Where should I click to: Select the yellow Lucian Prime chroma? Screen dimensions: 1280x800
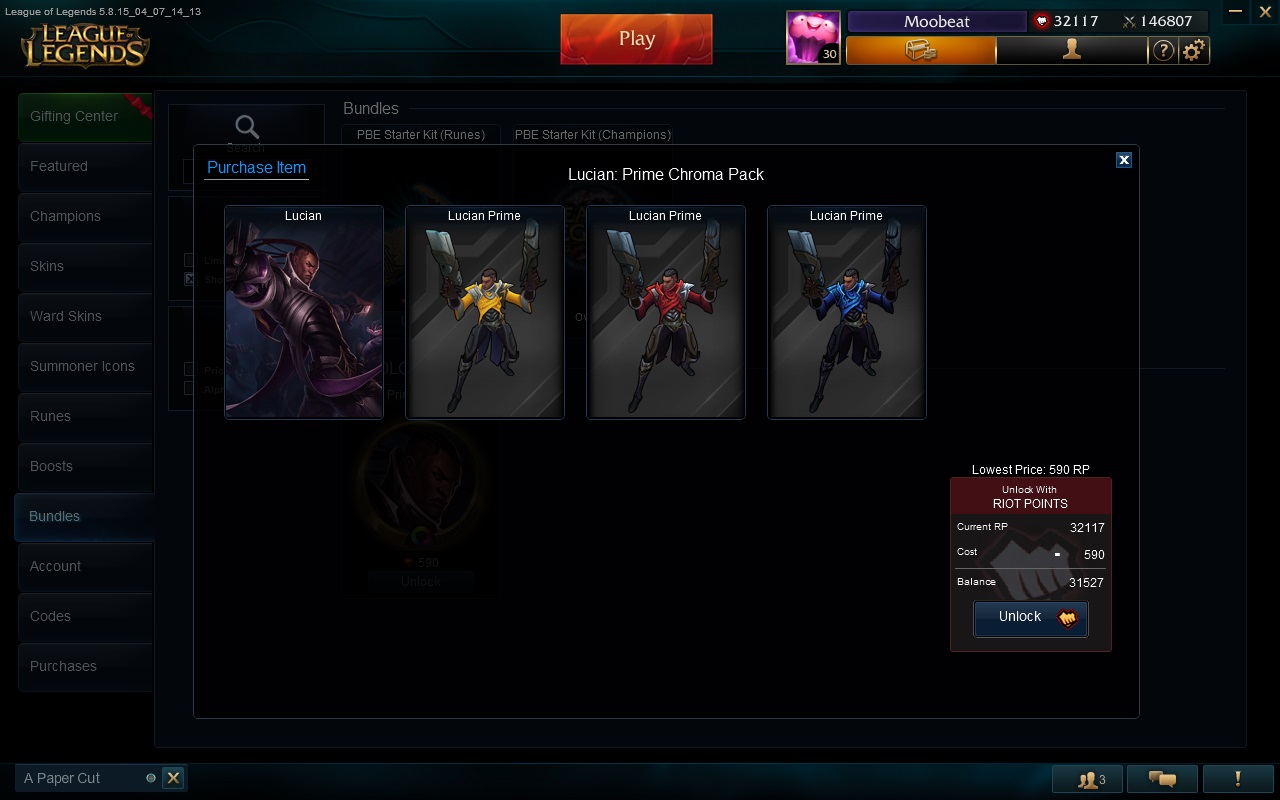click(485, 312)
